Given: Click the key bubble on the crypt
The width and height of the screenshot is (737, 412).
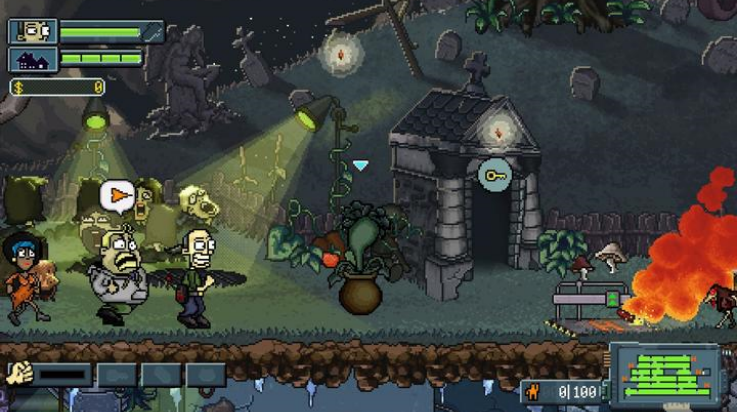Looking at the screenshot, I should pyautogui.click(x=495, y=176).
